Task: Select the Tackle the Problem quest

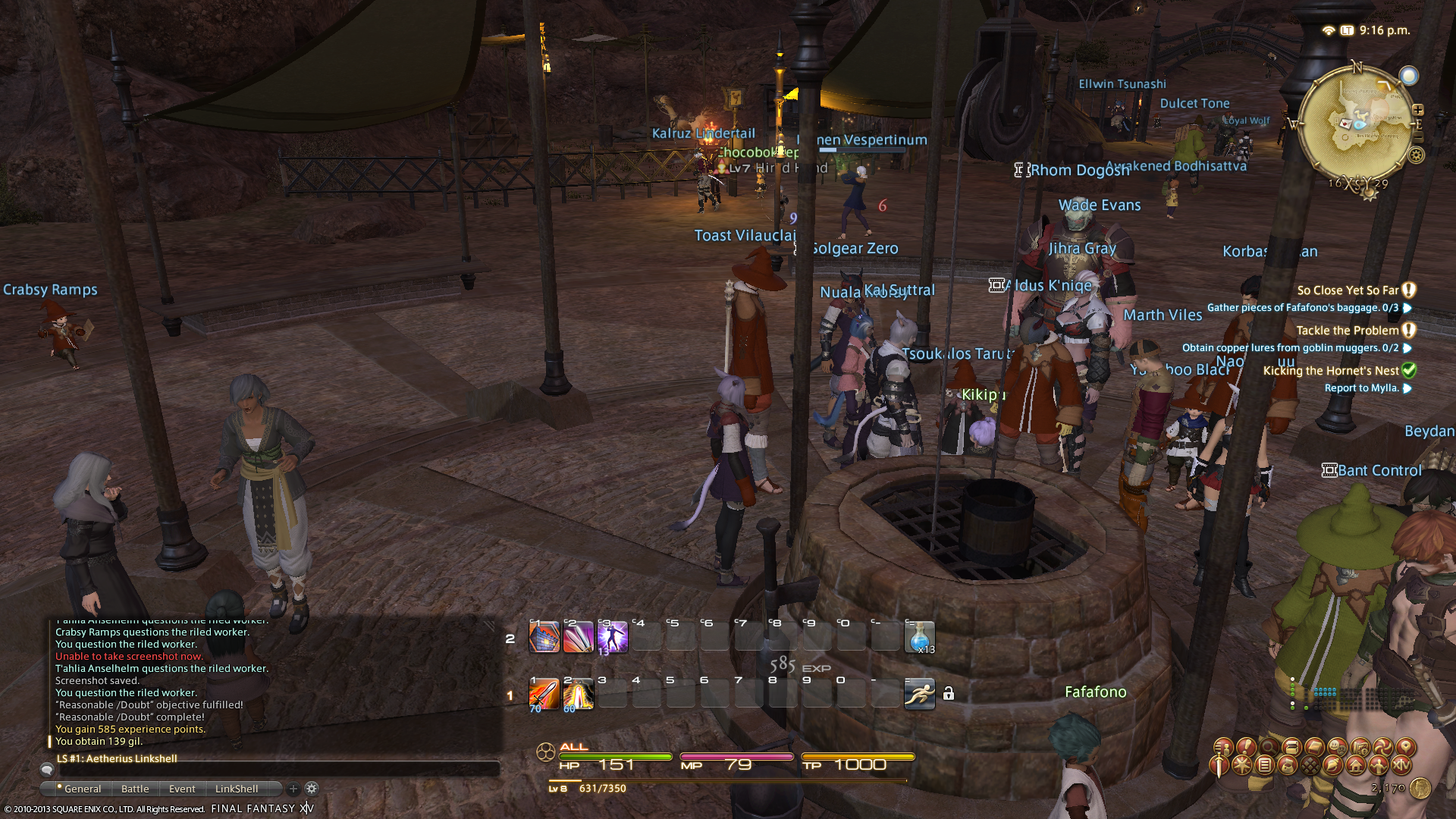Action: pyautogui.click(x=1347, y=331)
